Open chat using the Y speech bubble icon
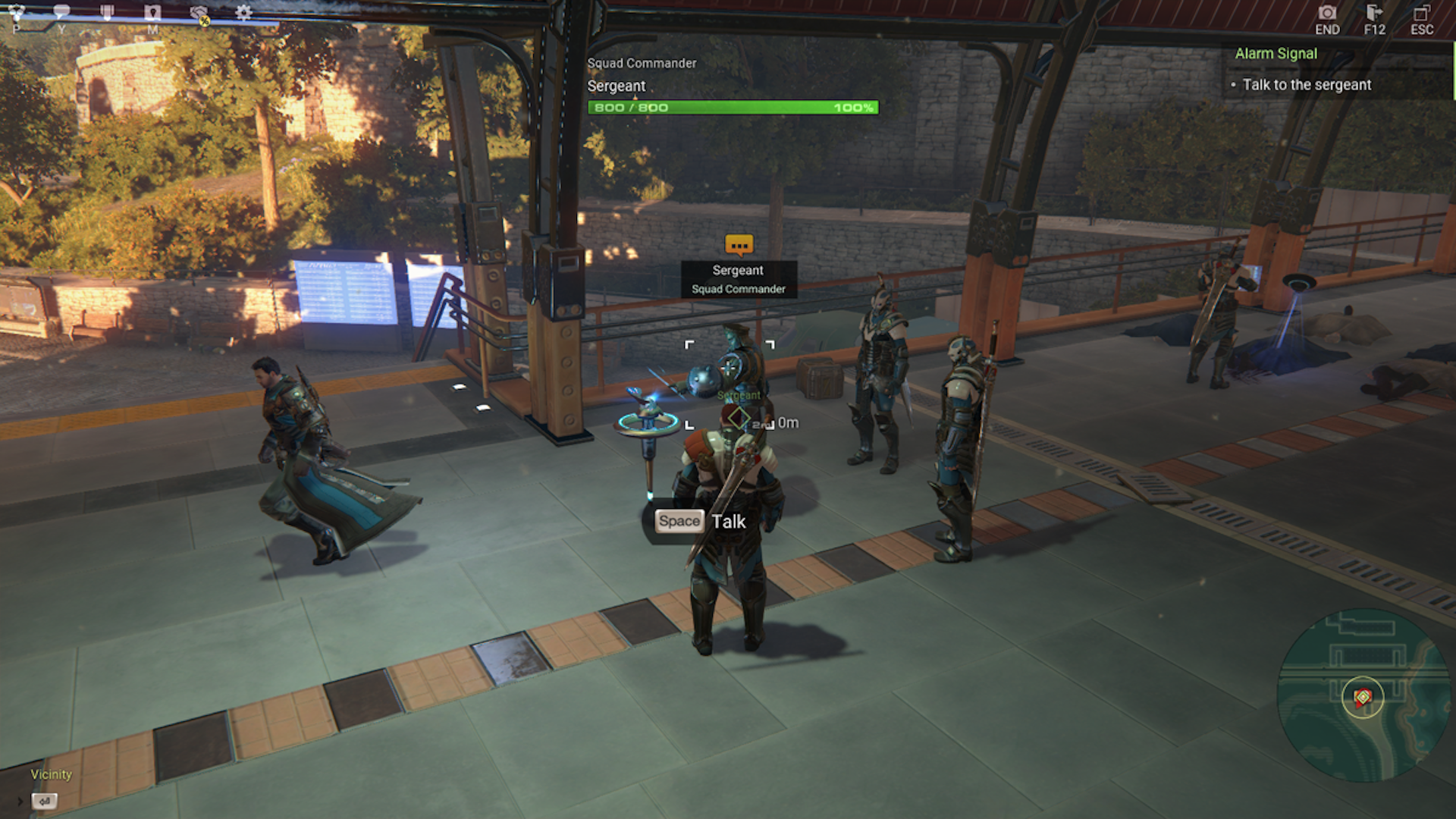Screen dimensions: 1456x819 coord(61,10)
